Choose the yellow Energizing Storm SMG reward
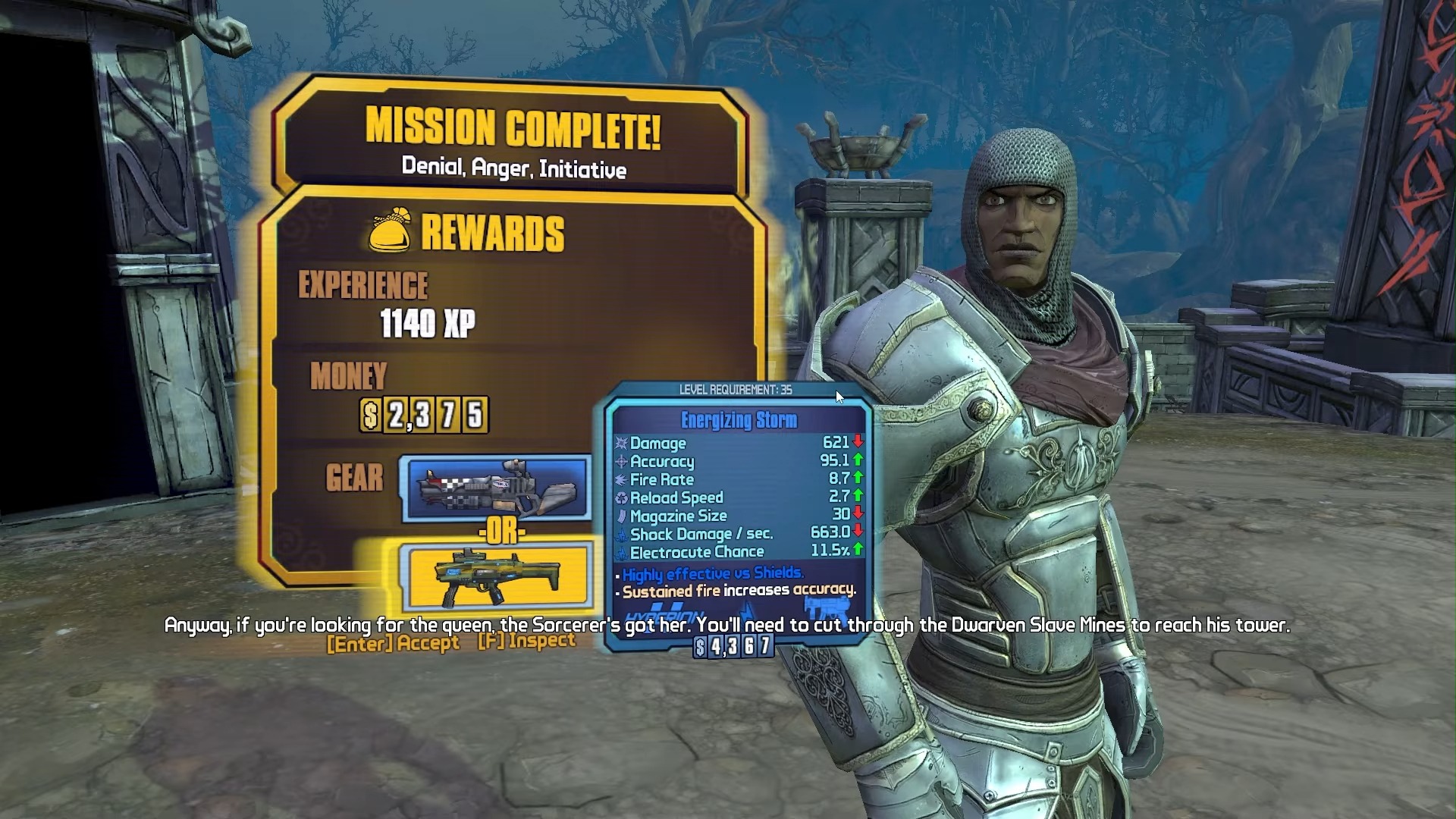Image resolution: width=1456 pixels, height=819 pixels. pos(498,578)
